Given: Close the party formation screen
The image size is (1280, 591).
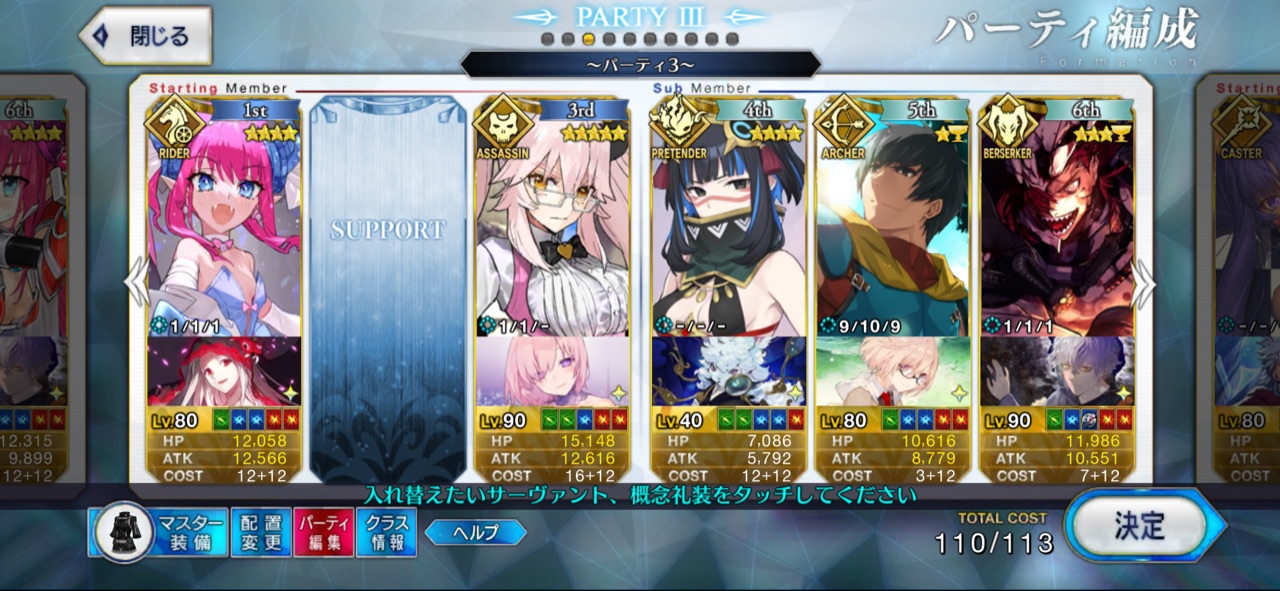Looking at the screenshot, I should pyautogui.click(x=146, y=36).
